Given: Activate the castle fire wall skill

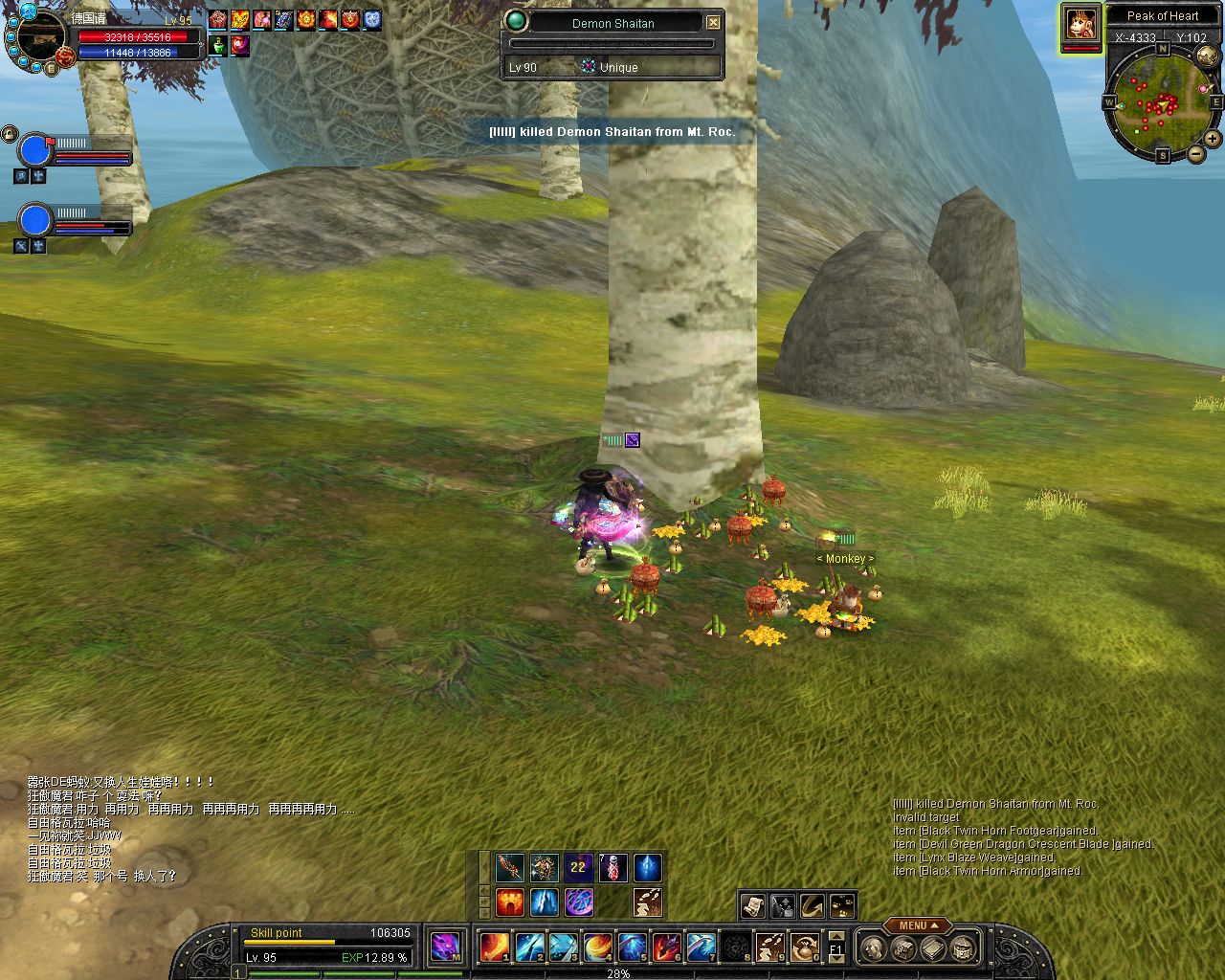Looking at the screenshot, I should pyautogui.click(x=509, y=902).
